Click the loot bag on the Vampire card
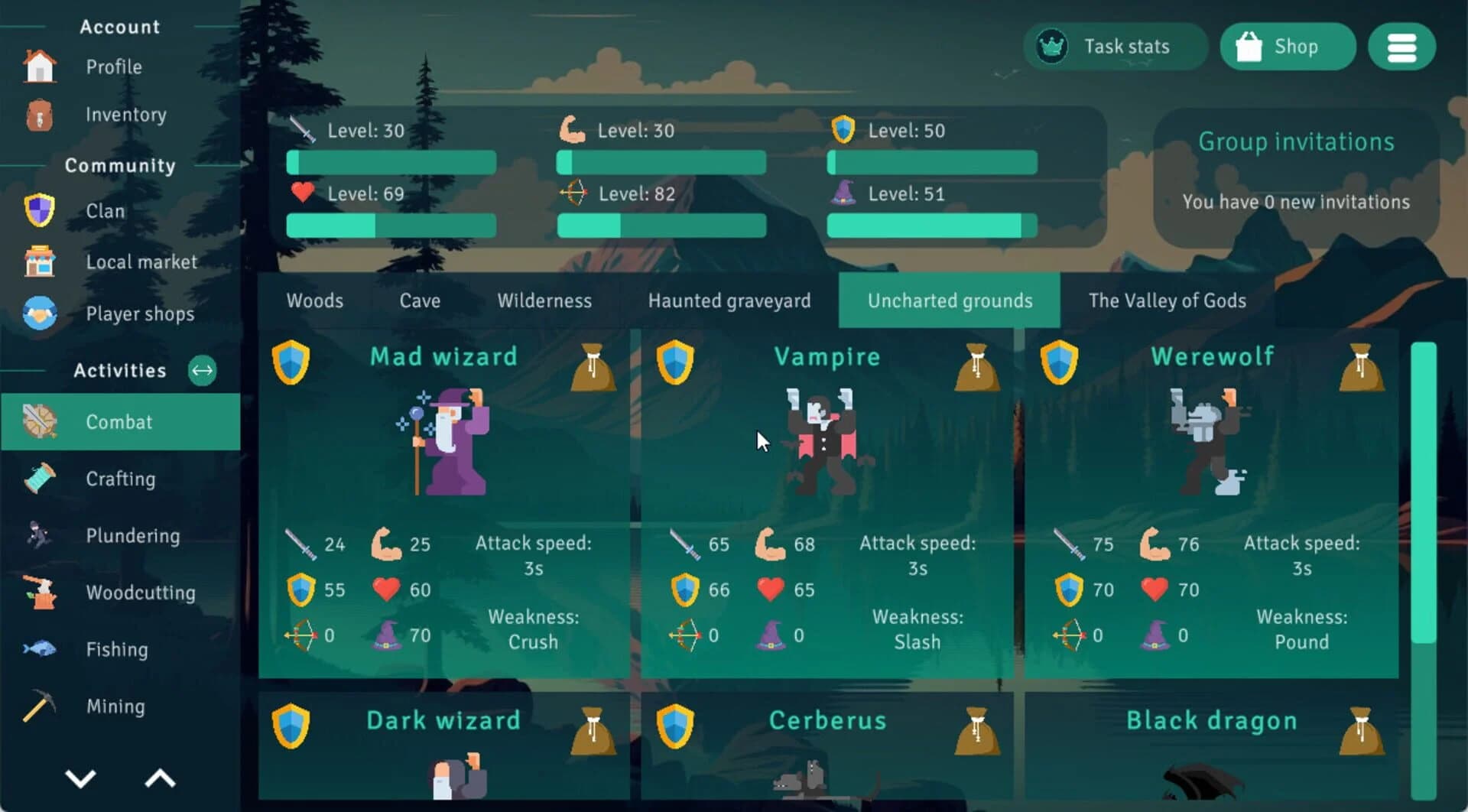 tap(977, 367)
